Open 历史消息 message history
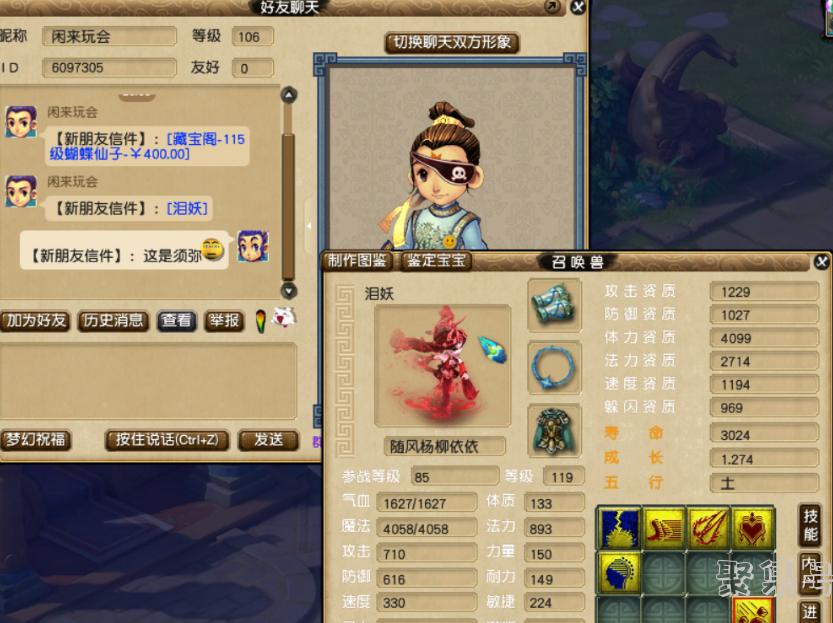 [x=113, y=321]
